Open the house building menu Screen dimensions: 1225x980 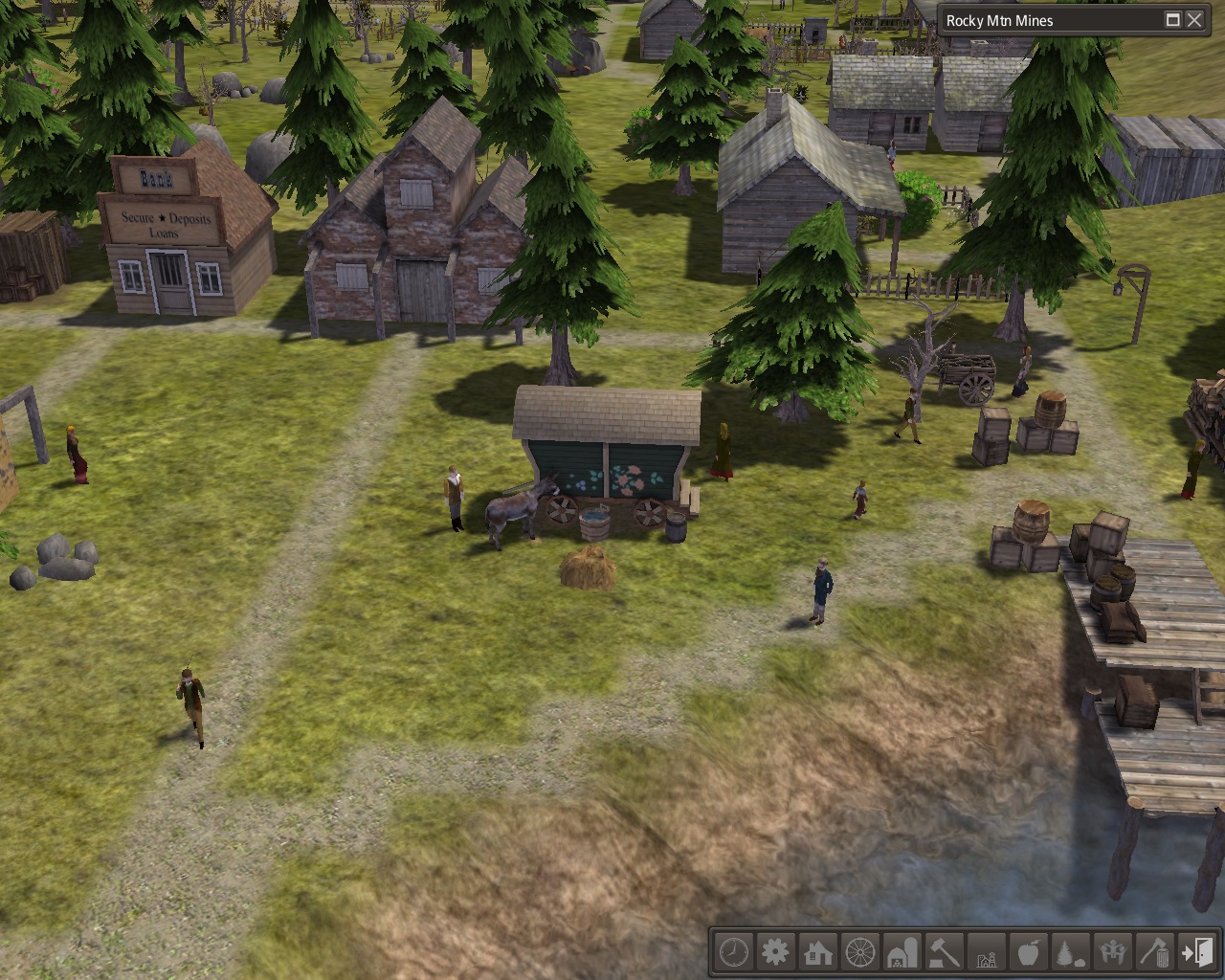tap(818, 952)
